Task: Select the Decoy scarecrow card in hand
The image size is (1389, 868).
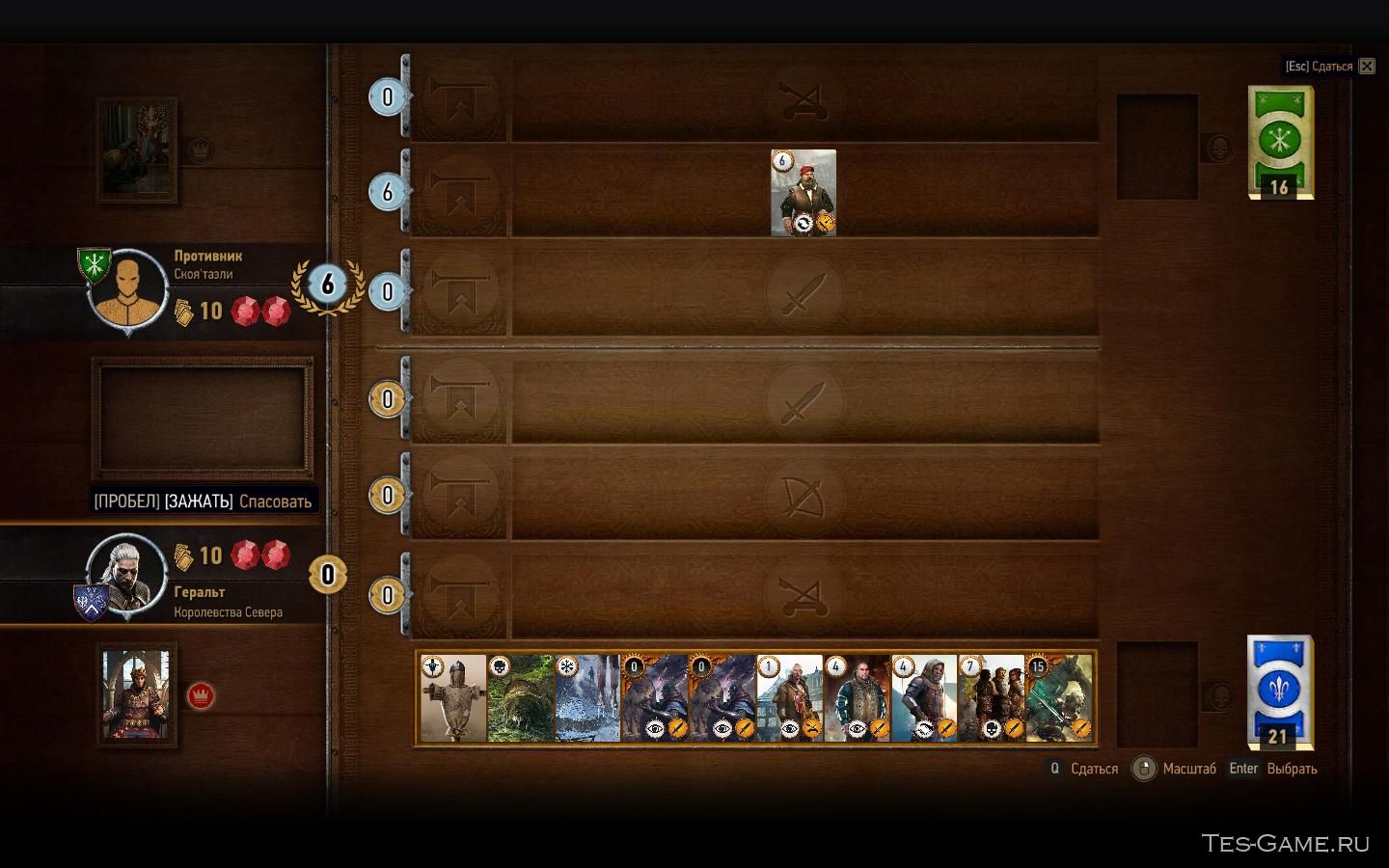Action: 452,698
